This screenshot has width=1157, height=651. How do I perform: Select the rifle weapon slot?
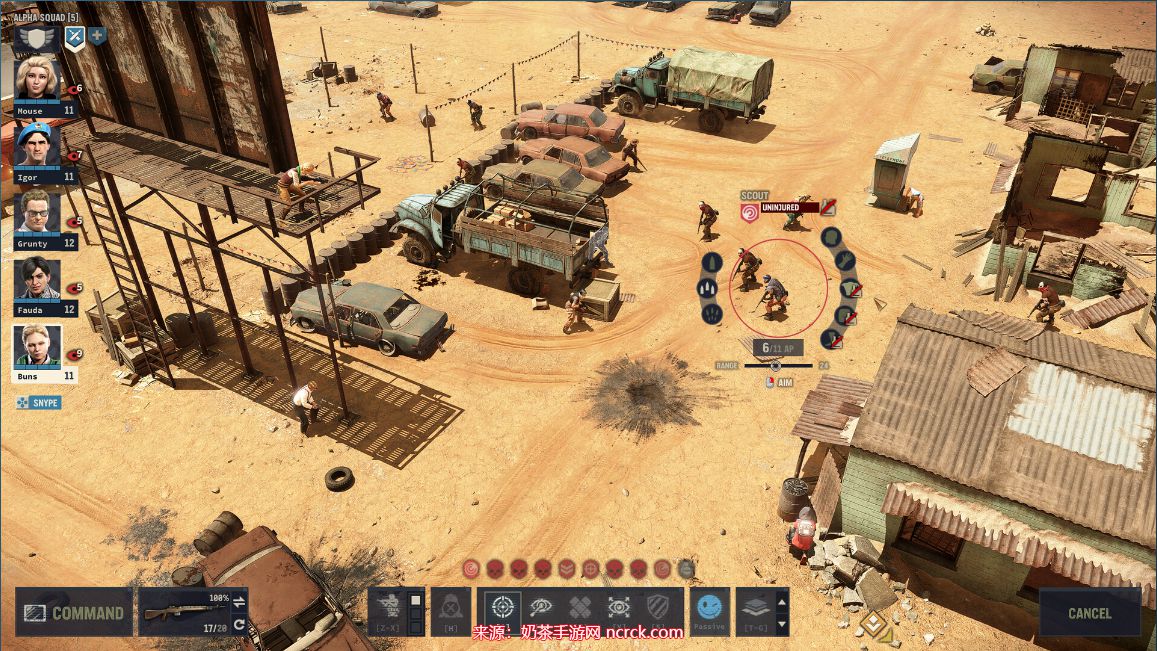point(184,611)
